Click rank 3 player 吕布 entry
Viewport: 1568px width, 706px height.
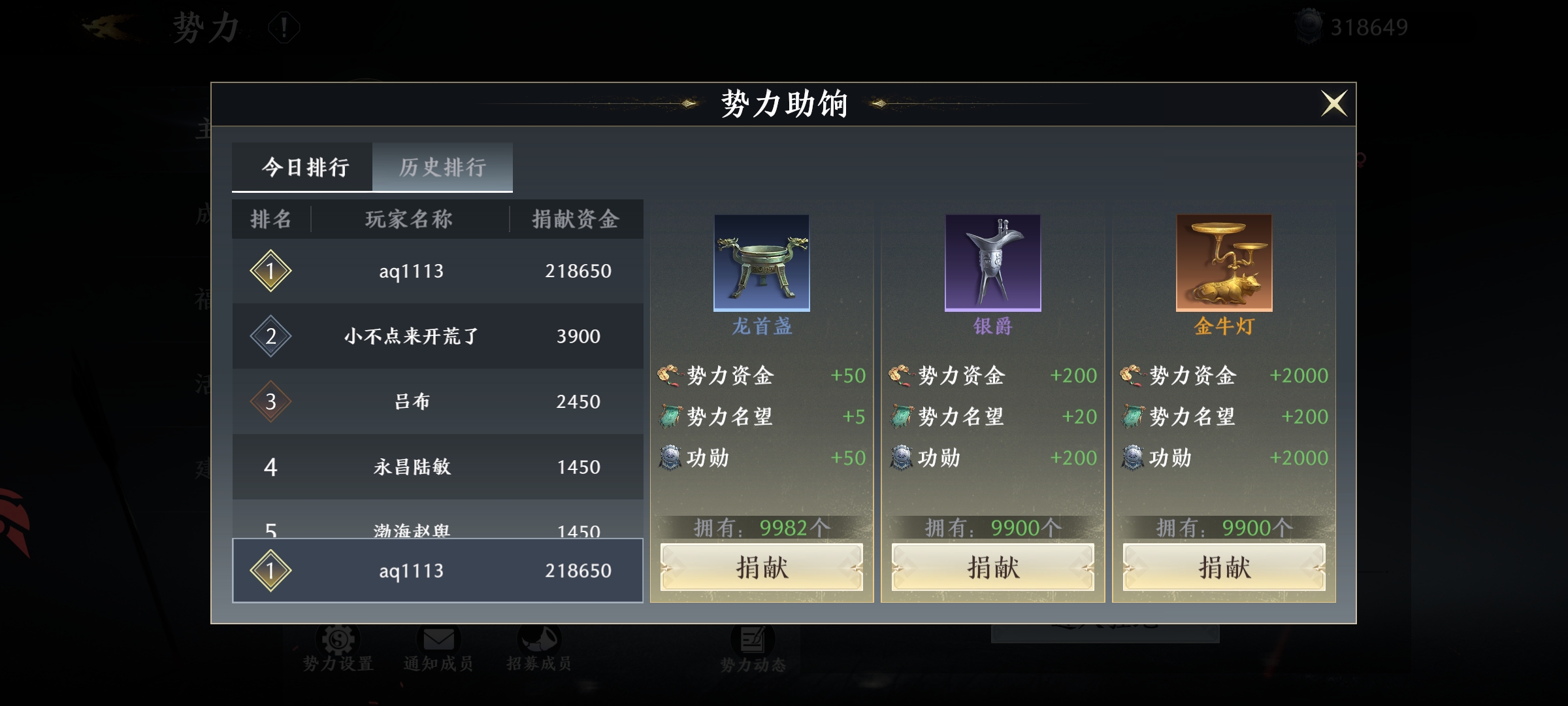coord(436,401)
